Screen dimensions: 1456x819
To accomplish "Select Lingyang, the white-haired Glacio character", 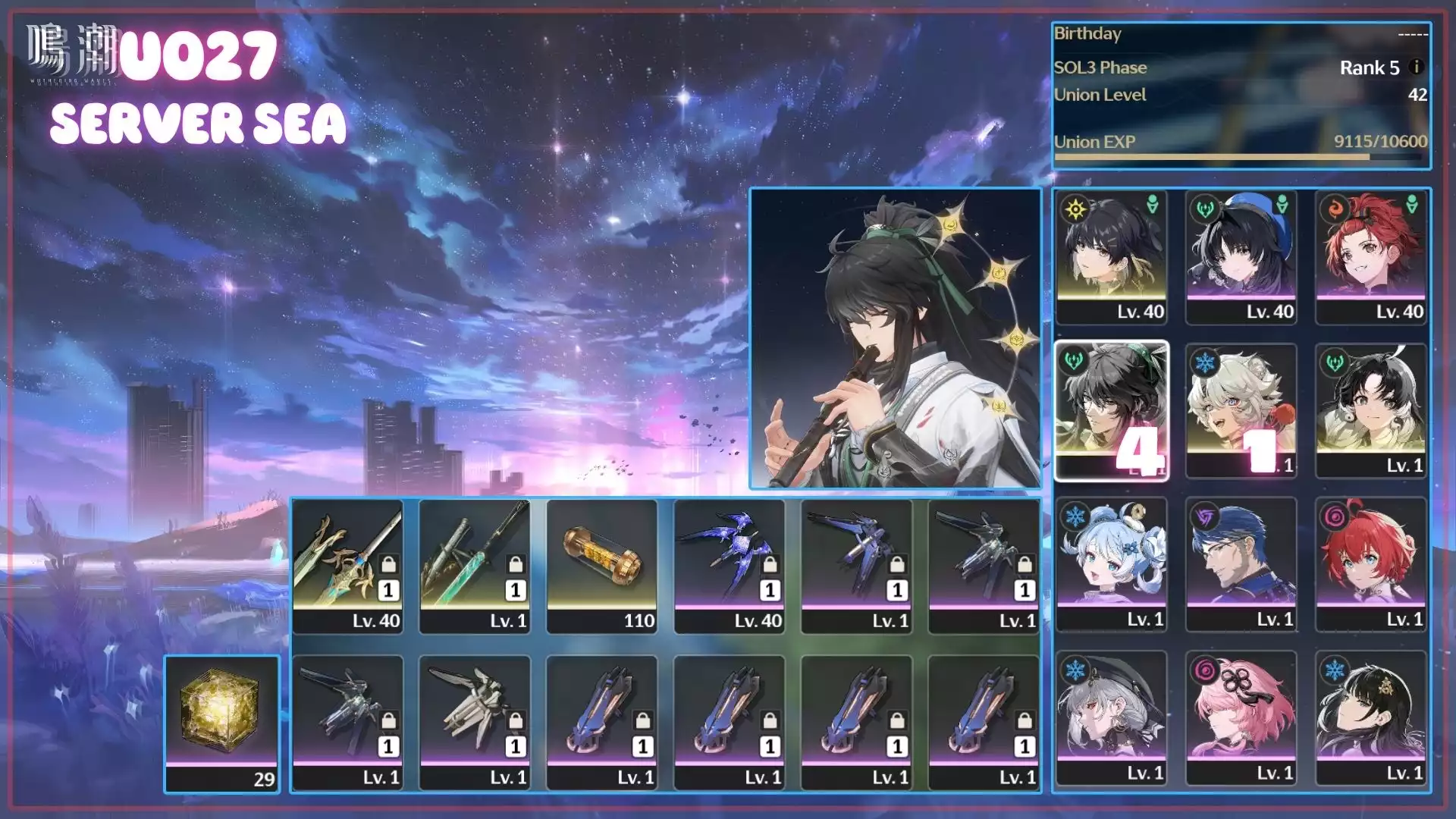I will pyautogui.click(x=1241, y=410).
